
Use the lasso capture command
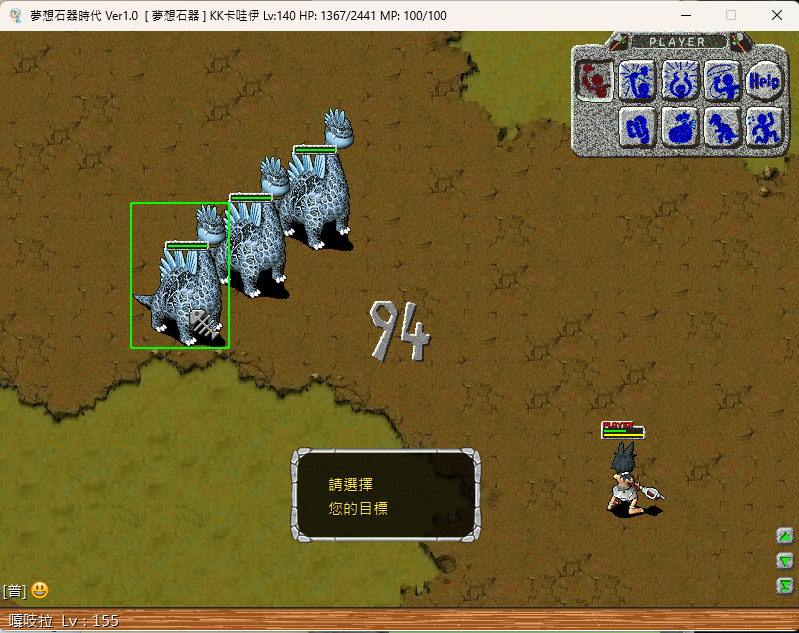[721, 79]
